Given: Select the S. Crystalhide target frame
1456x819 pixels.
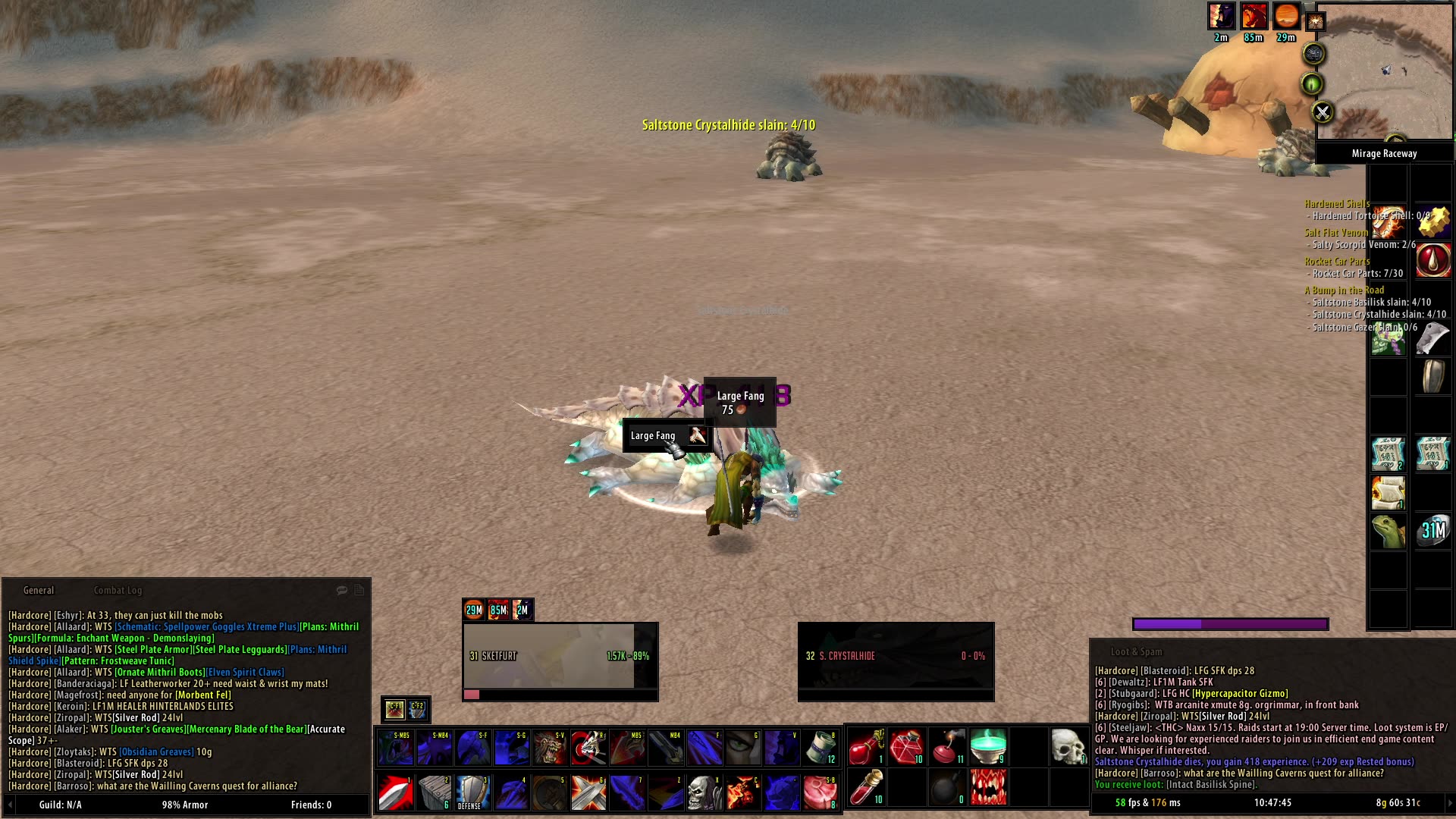Looking at the screenshot, I should coord(895,657).
